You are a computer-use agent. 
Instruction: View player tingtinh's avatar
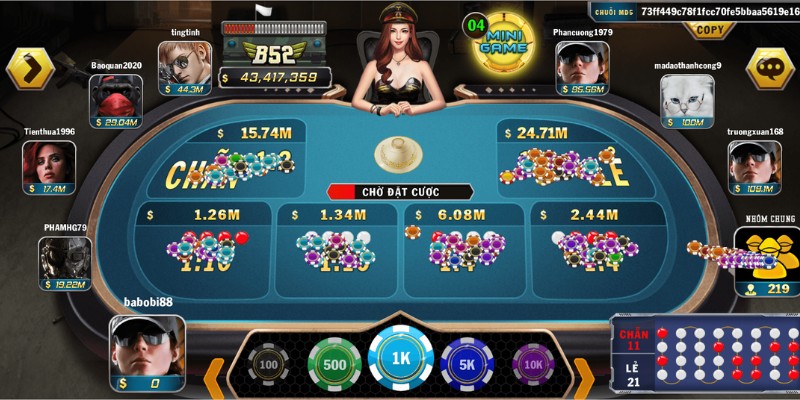(x=184, y=68)
